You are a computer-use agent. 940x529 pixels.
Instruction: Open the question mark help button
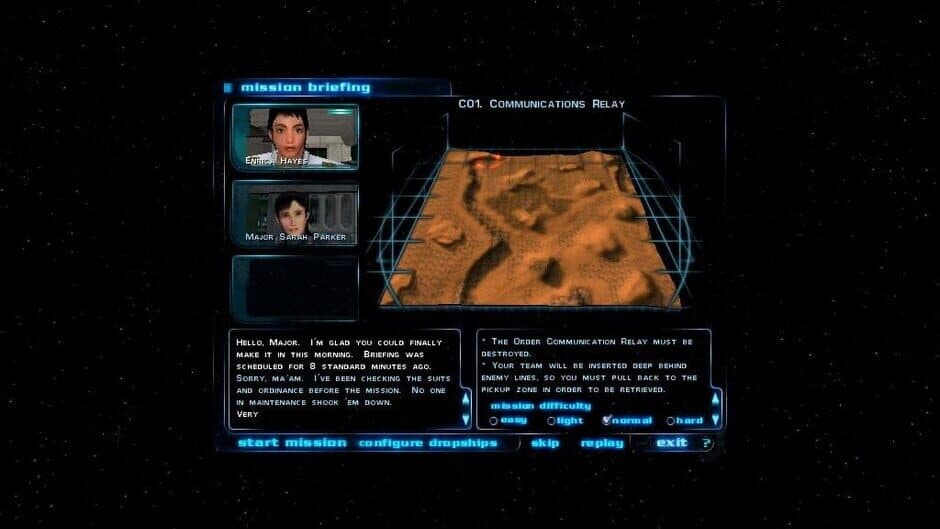point(706,443)
